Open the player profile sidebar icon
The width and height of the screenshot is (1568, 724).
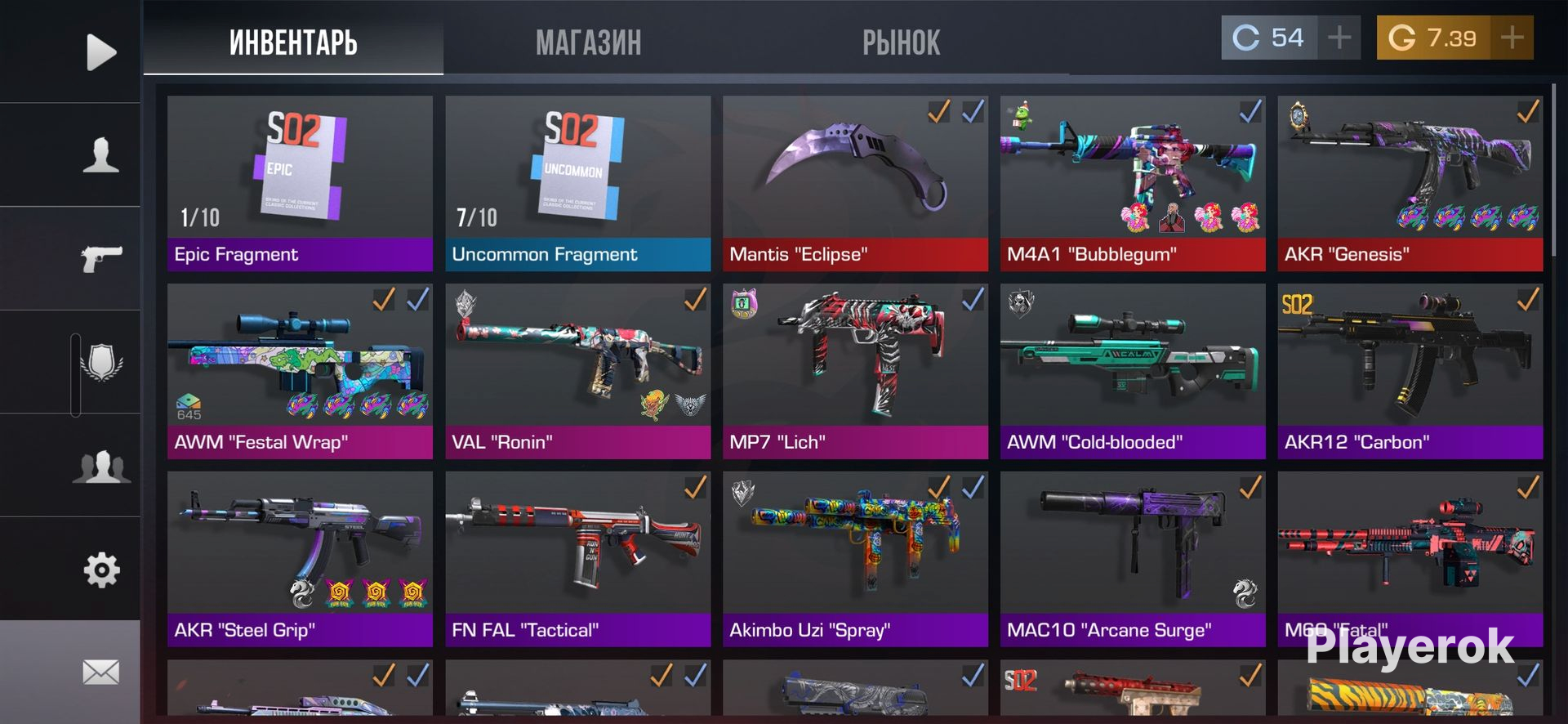pyautogui.click(x=100, y=154)
